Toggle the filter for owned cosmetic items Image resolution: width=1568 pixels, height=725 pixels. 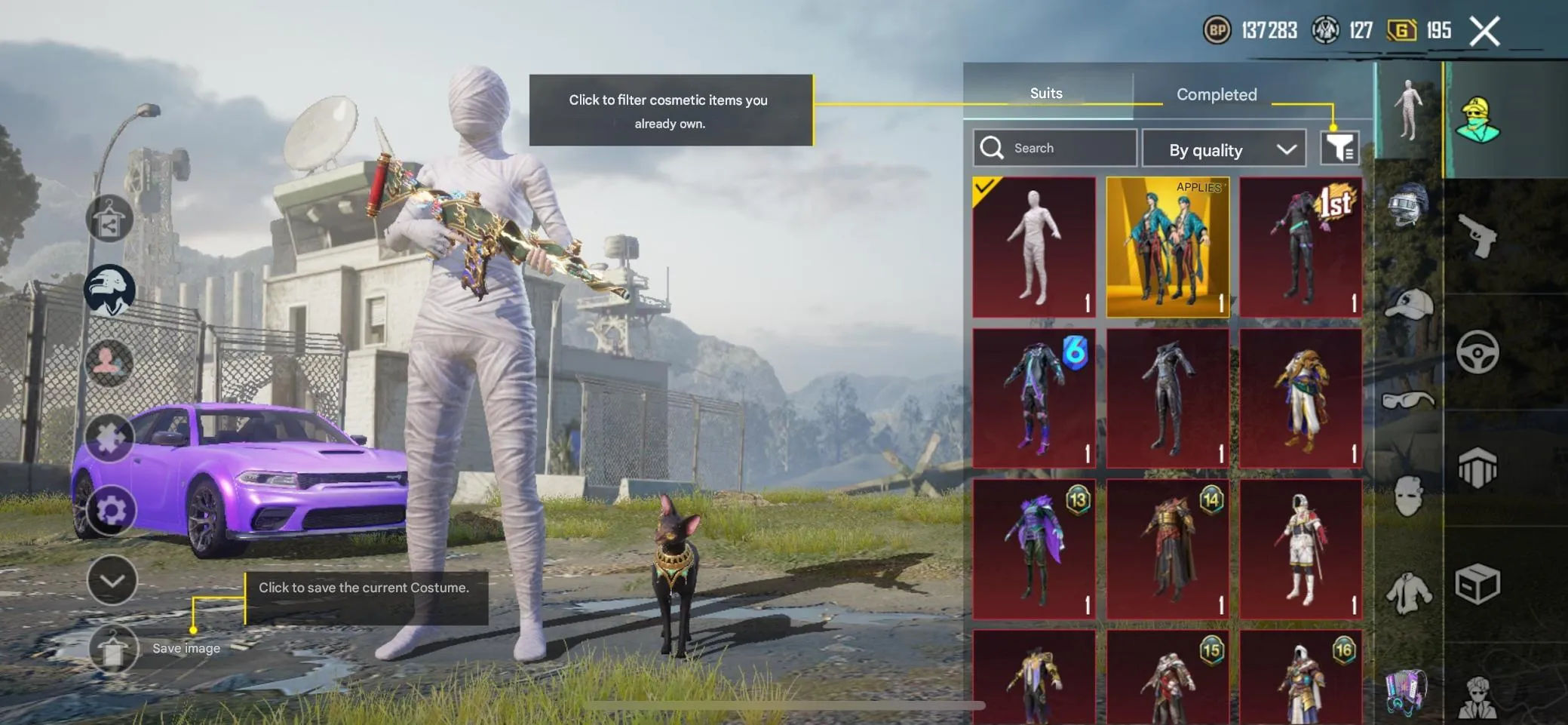tap(1340, 148)
